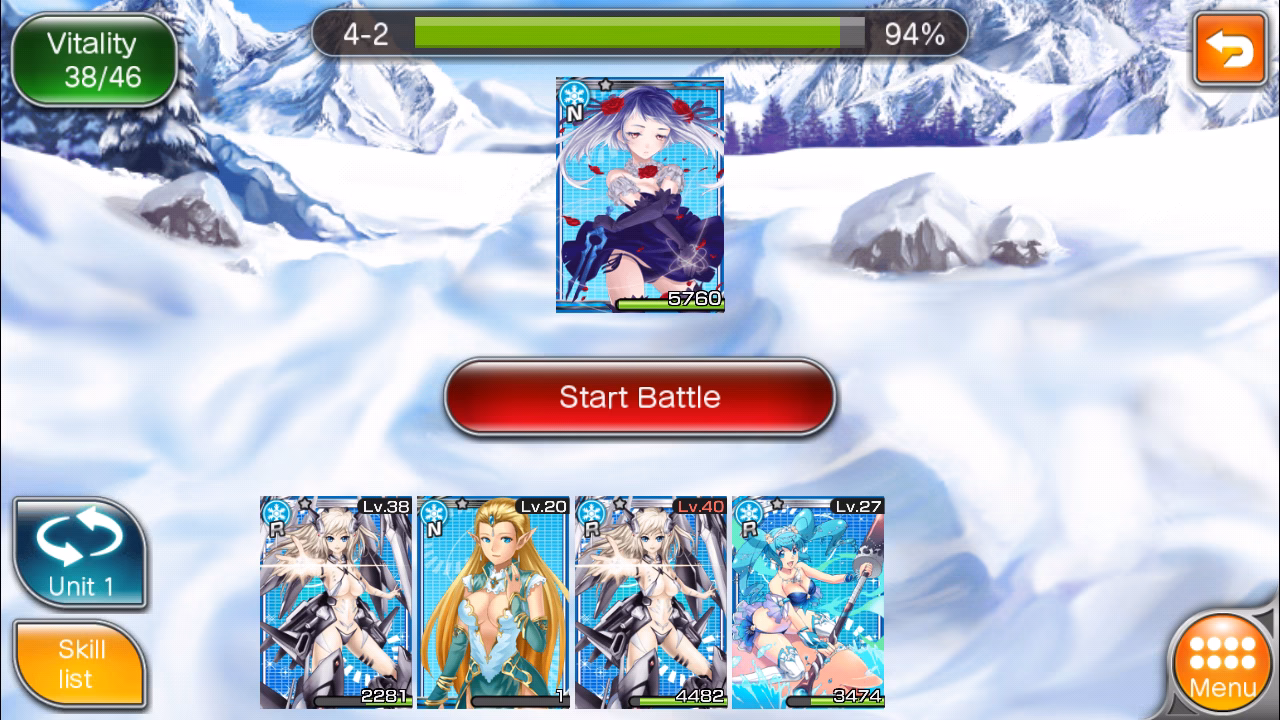Screen dimensions: 1280x720
Task: Tap the green stage progress bar
Action: (x=630, y=33)
